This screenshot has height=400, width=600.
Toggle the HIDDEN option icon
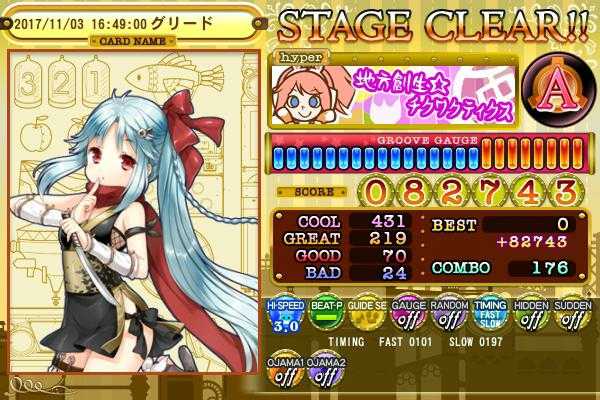click(530, 318)
